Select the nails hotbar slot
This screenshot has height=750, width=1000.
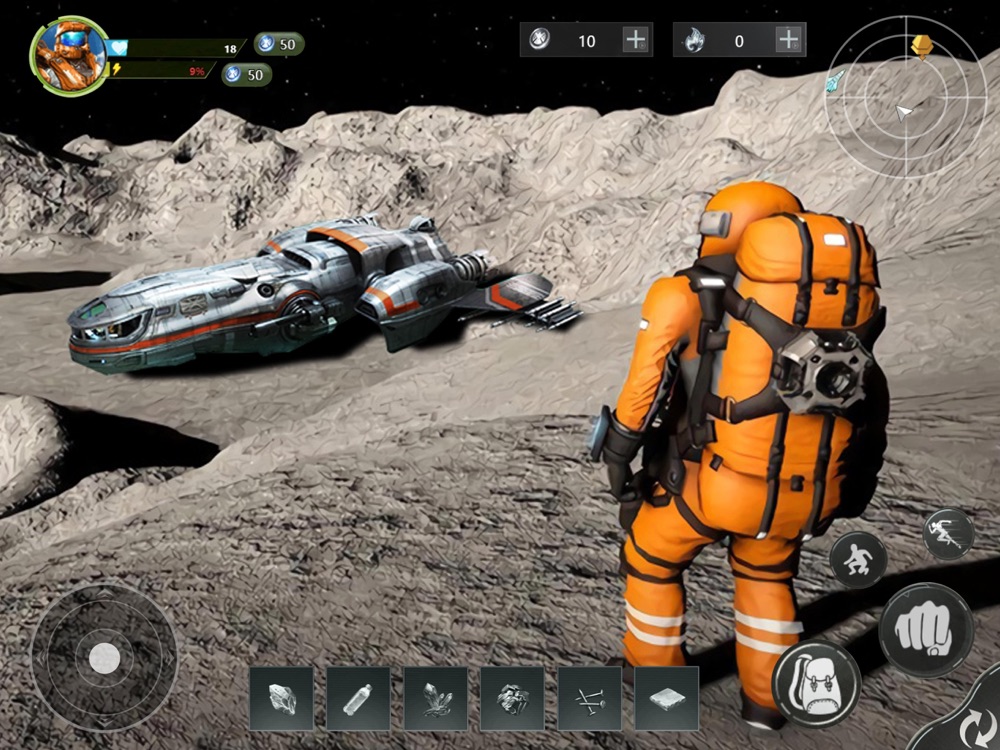[x=589, y=698]
